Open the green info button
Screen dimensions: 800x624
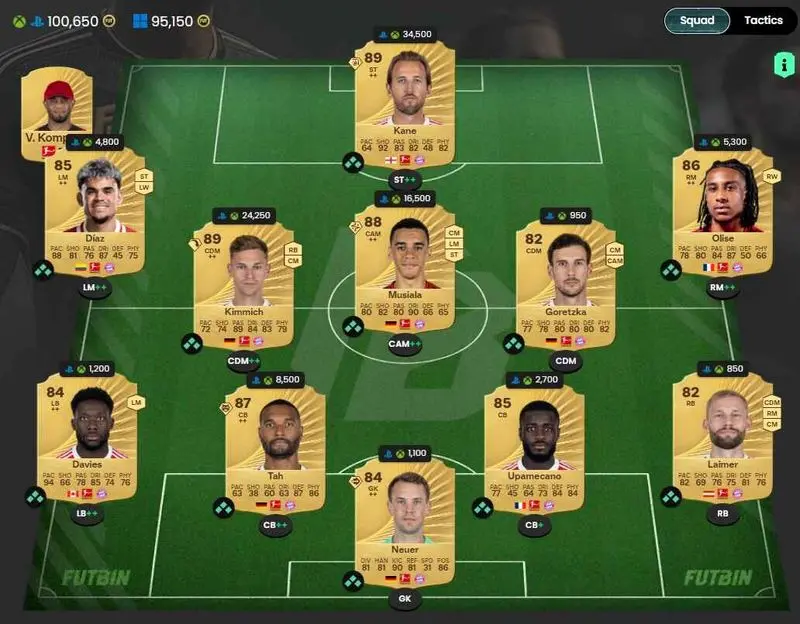click(781, 65)
